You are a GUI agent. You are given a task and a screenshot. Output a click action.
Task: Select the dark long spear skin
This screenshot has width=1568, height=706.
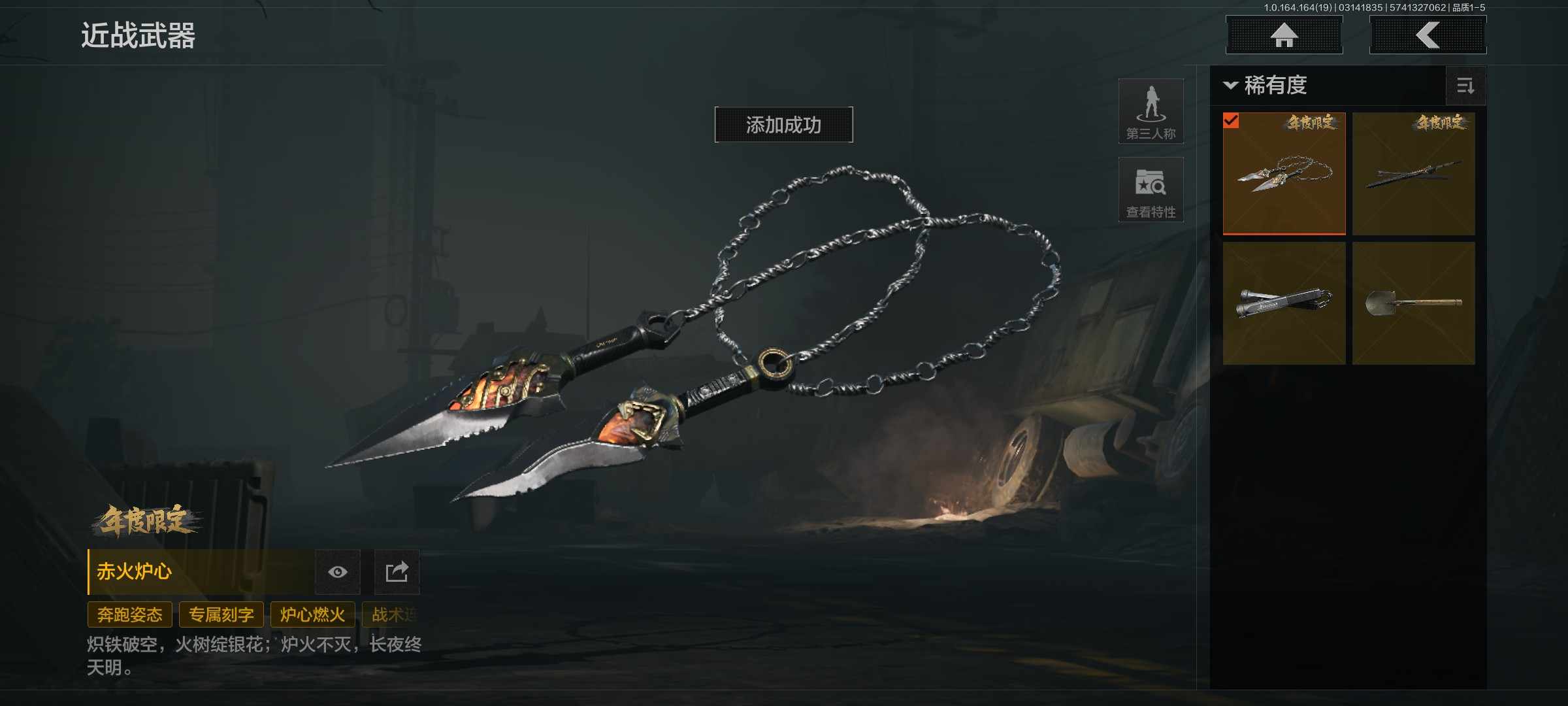tap(1413, 173)
